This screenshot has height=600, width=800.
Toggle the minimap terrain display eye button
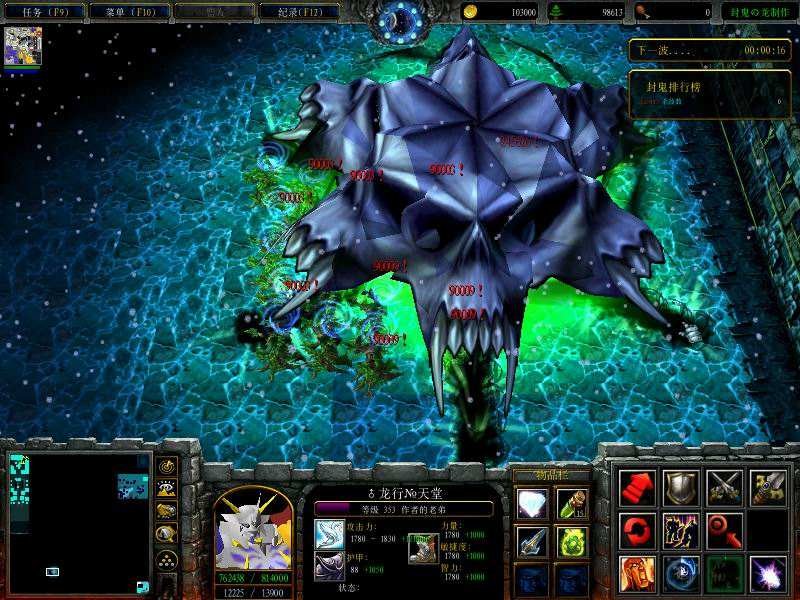coord(167,489)
